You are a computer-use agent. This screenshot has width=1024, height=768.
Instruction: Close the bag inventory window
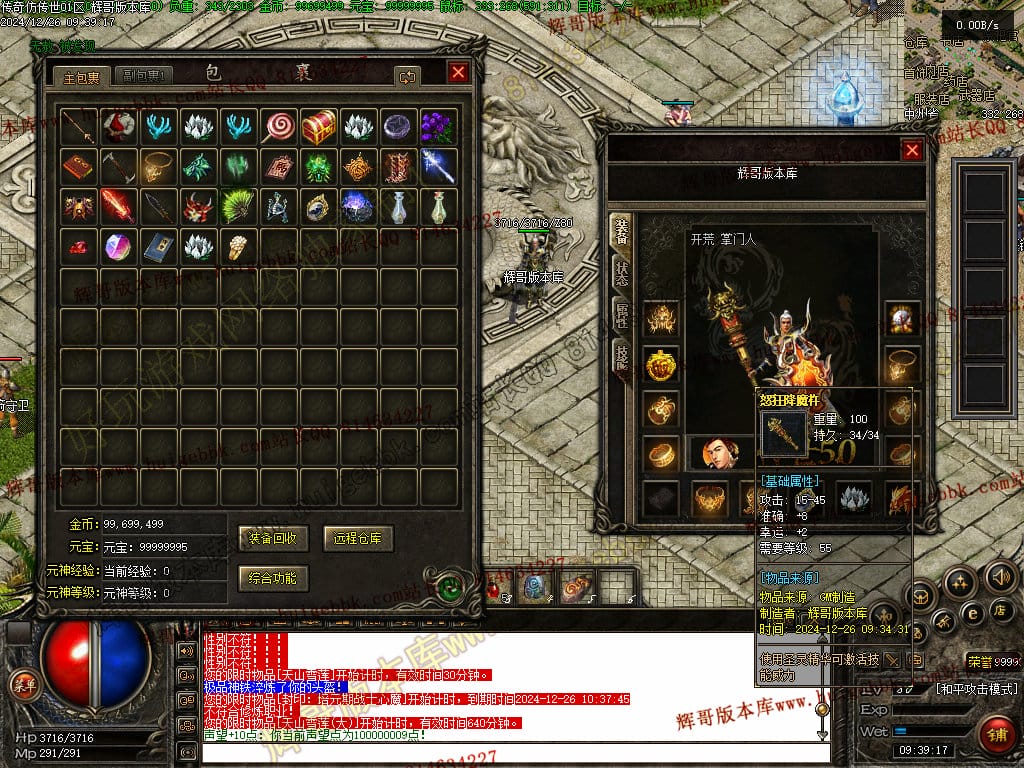click(x=458, y=73)
